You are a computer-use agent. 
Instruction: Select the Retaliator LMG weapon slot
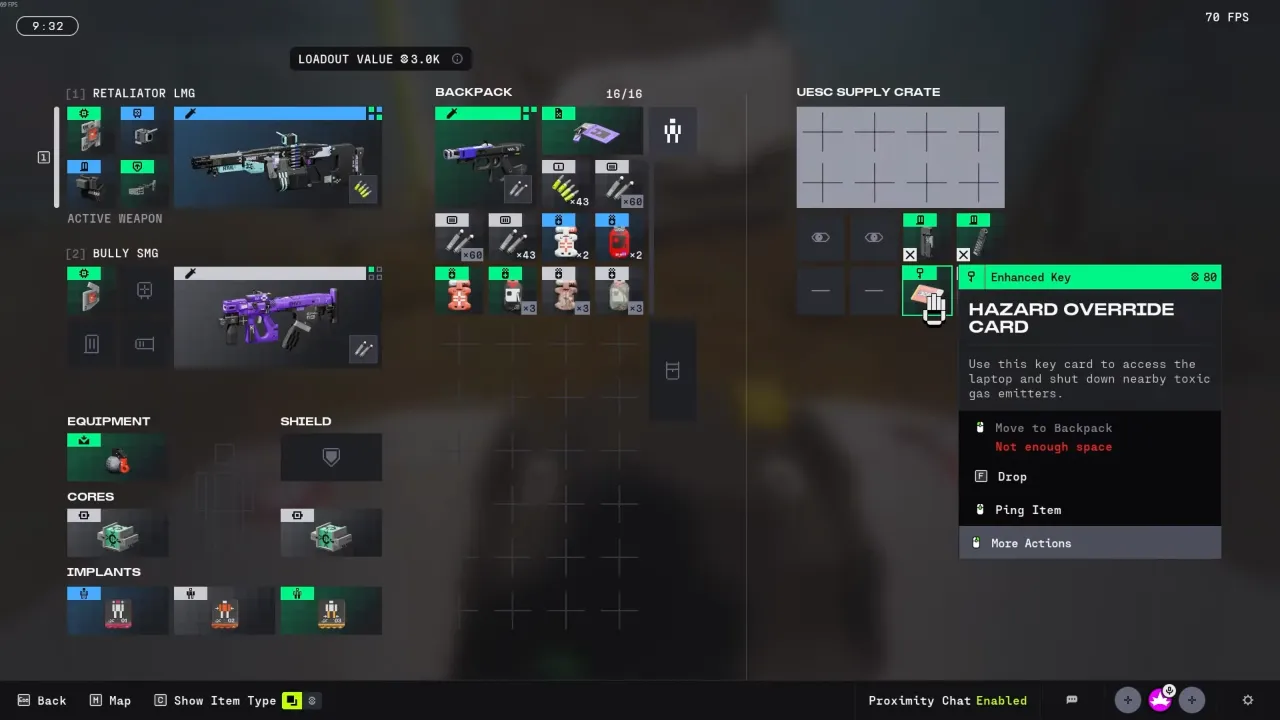[x=277, y=158]
